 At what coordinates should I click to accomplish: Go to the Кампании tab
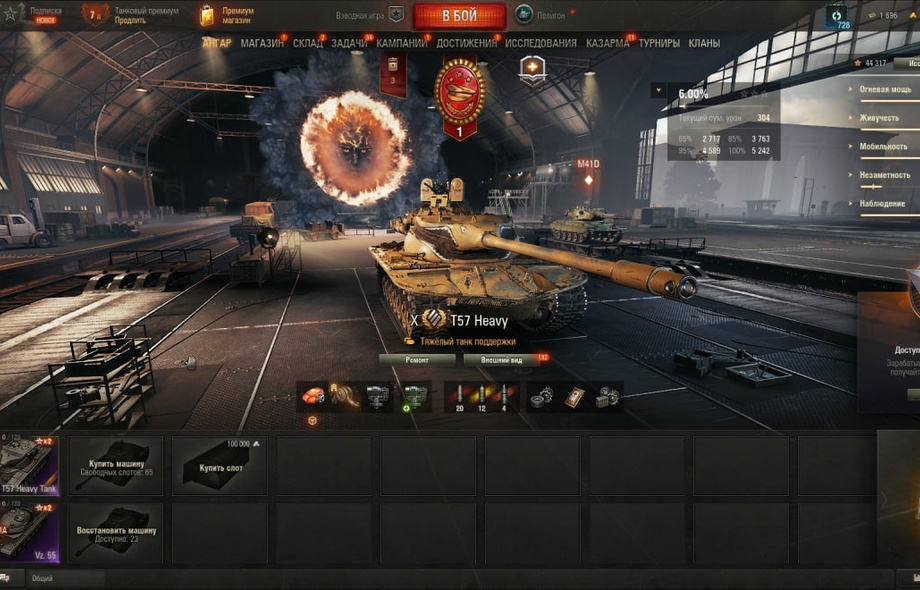(402, 44)
